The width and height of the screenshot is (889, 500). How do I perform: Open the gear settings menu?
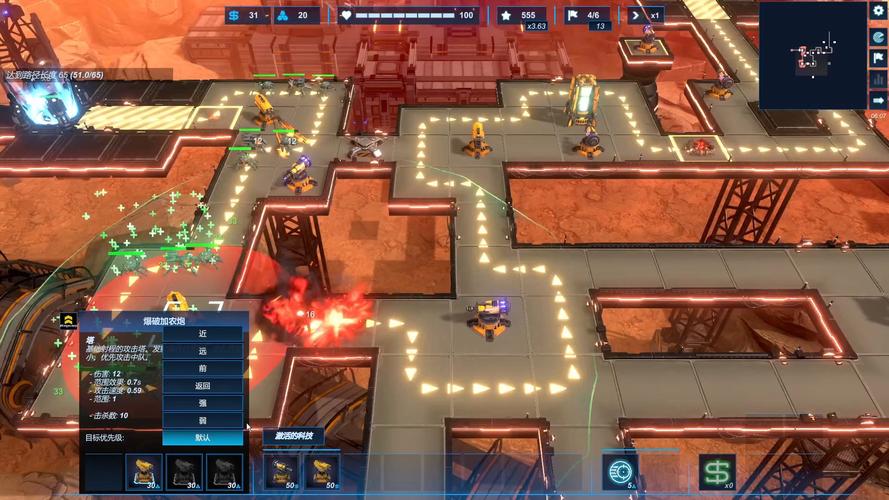pyautogui.click(x=879, y=10)
